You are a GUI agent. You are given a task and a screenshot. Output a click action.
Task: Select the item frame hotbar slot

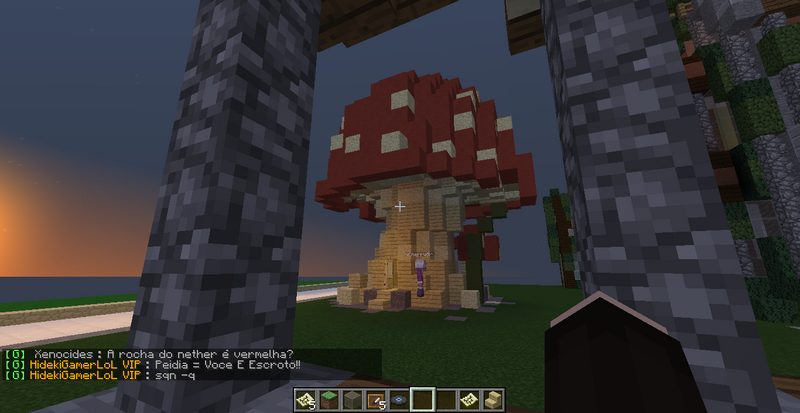pos(376,401)
